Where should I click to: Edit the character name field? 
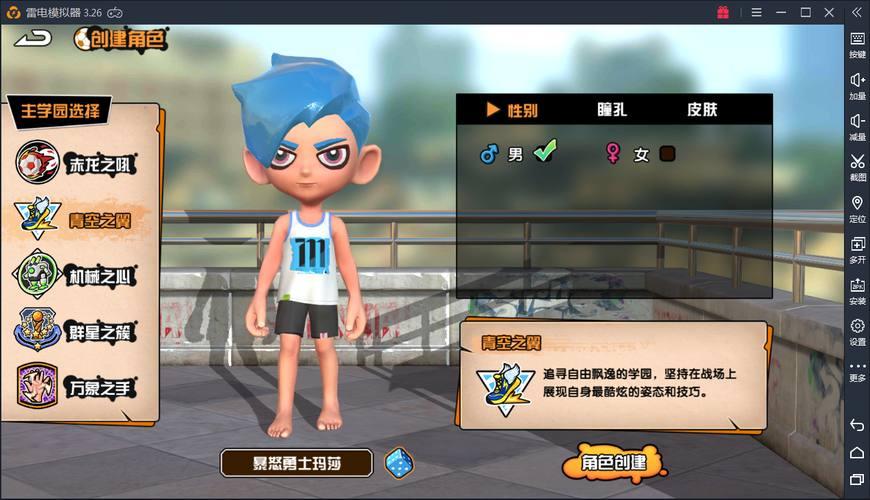coord(296,463)
